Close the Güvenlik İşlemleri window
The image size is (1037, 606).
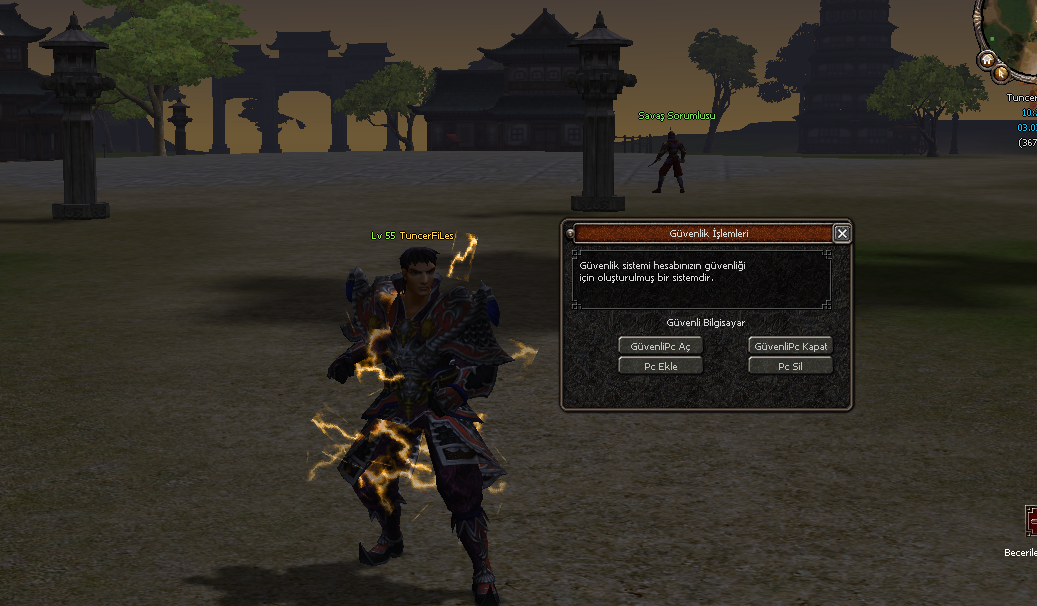[842, 234]
